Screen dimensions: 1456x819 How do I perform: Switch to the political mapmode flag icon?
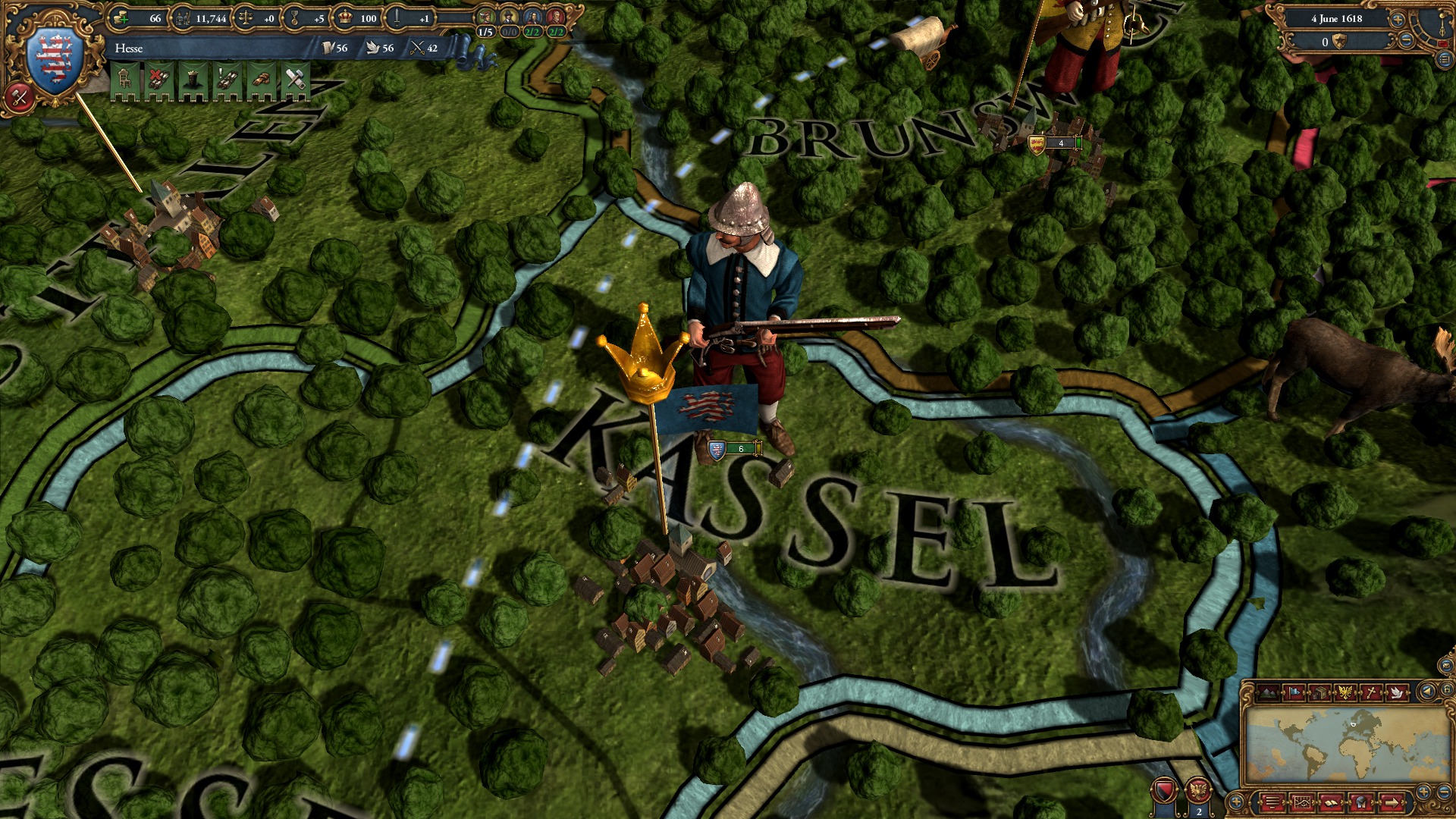pyautogui.click(x=1294, y=693)
